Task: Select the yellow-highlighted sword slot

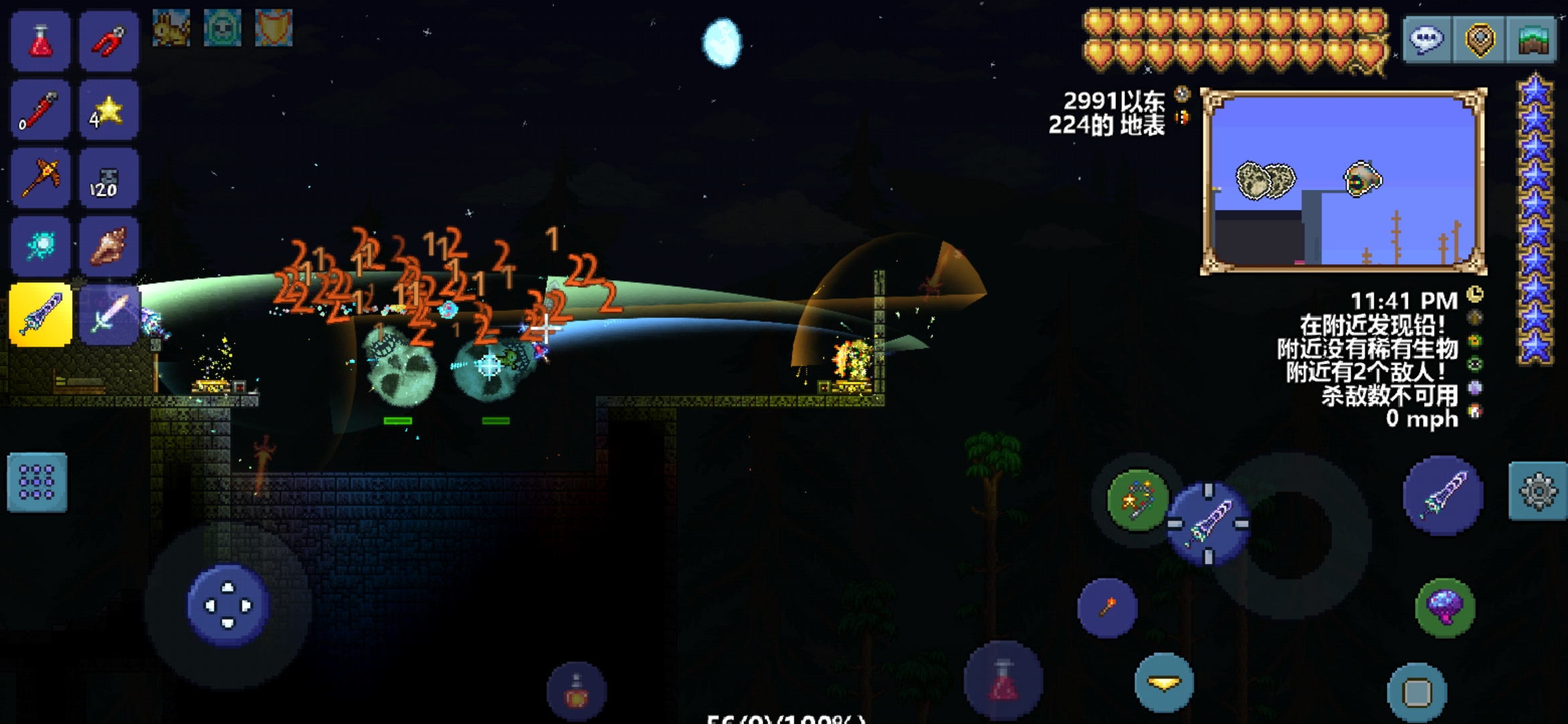Action: [40, 314]
